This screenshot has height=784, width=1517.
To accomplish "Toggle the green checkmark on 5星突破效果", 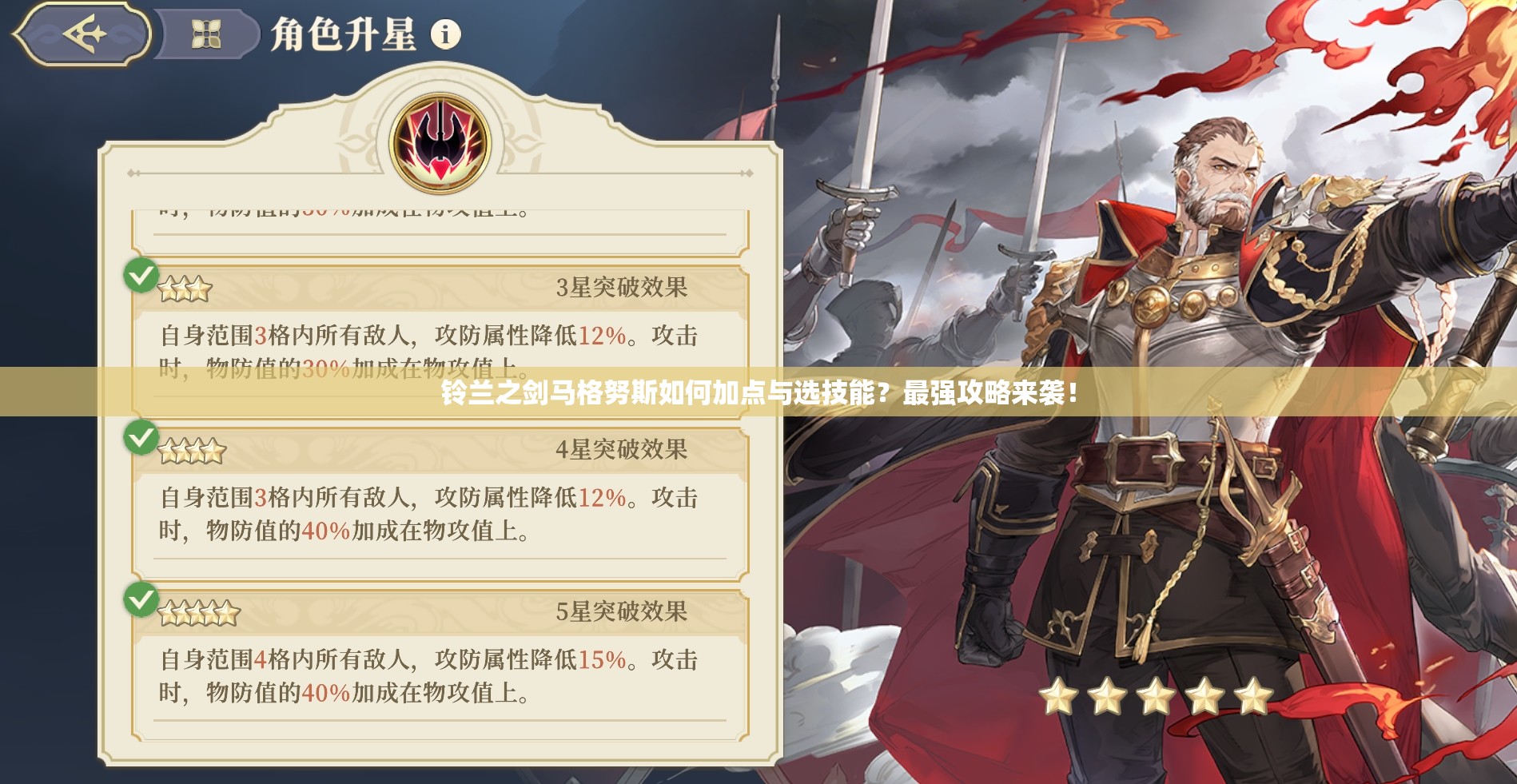I will [x=141, y=601].
